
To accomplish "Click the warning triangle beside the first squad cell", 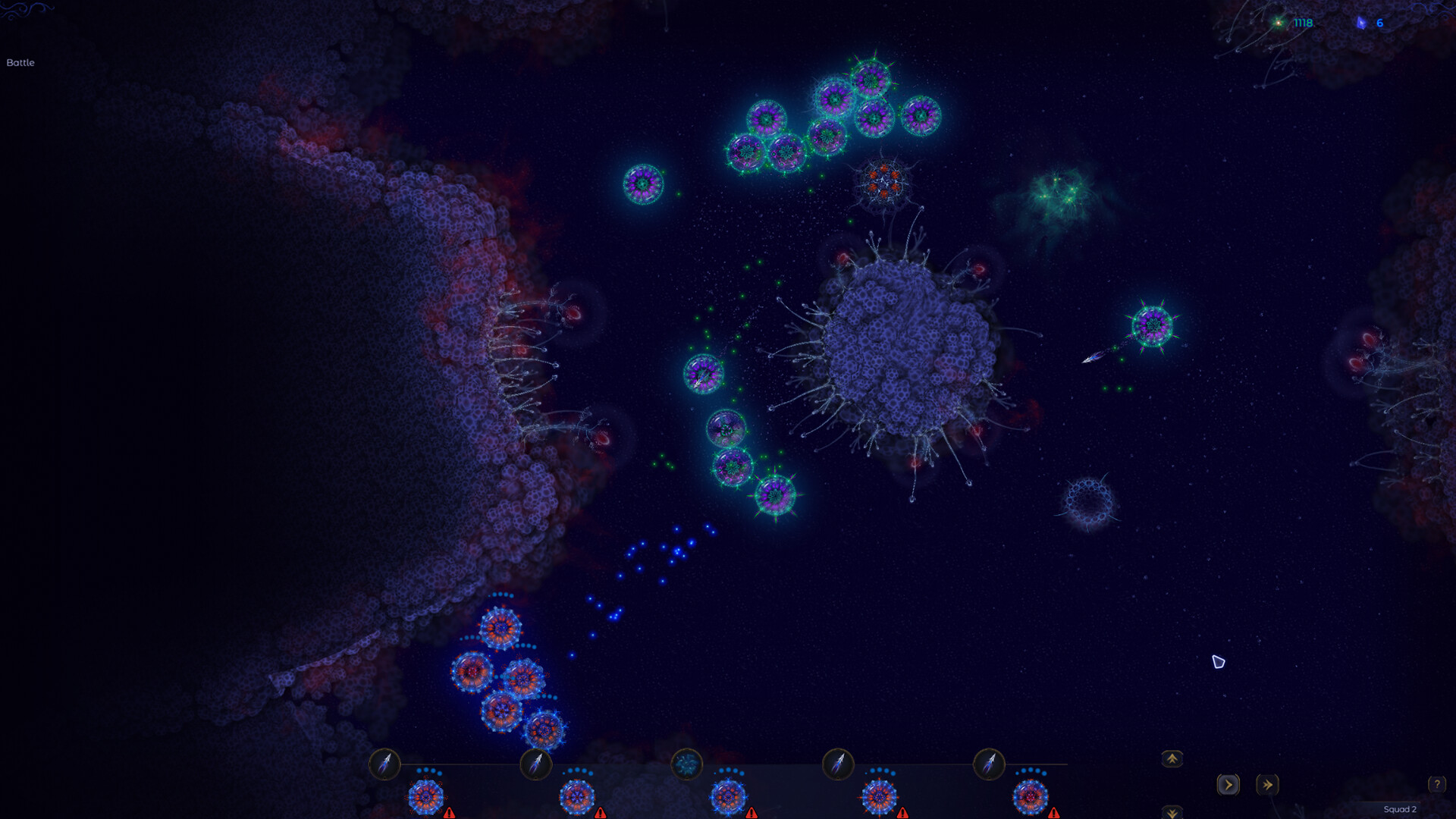I will click(449, 813).
